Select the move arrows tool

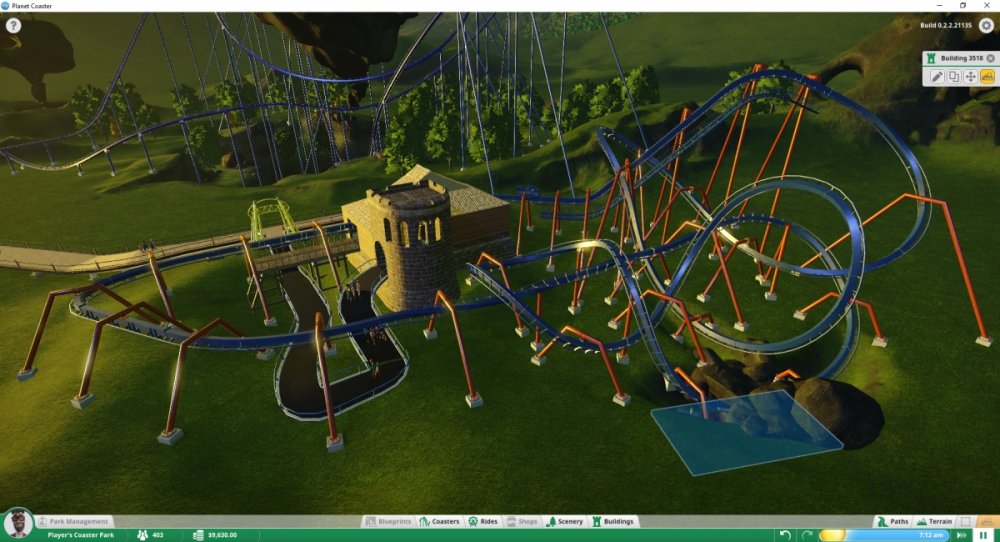coord(970,76)
